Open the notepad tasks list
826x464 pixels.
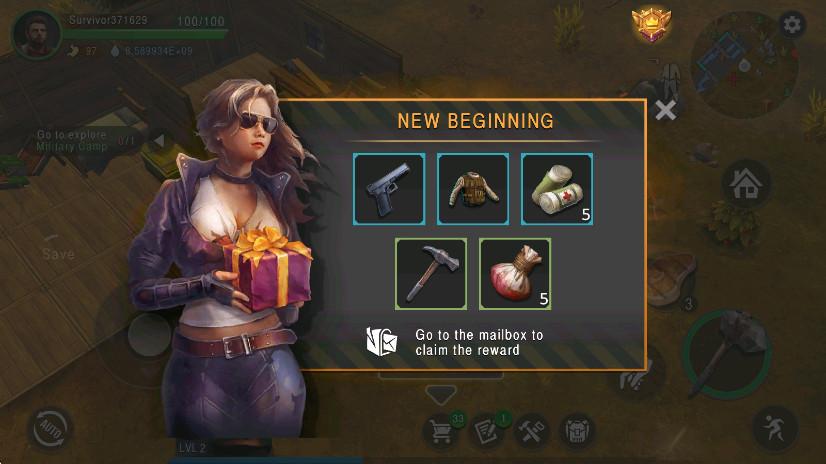click(487, 431)
